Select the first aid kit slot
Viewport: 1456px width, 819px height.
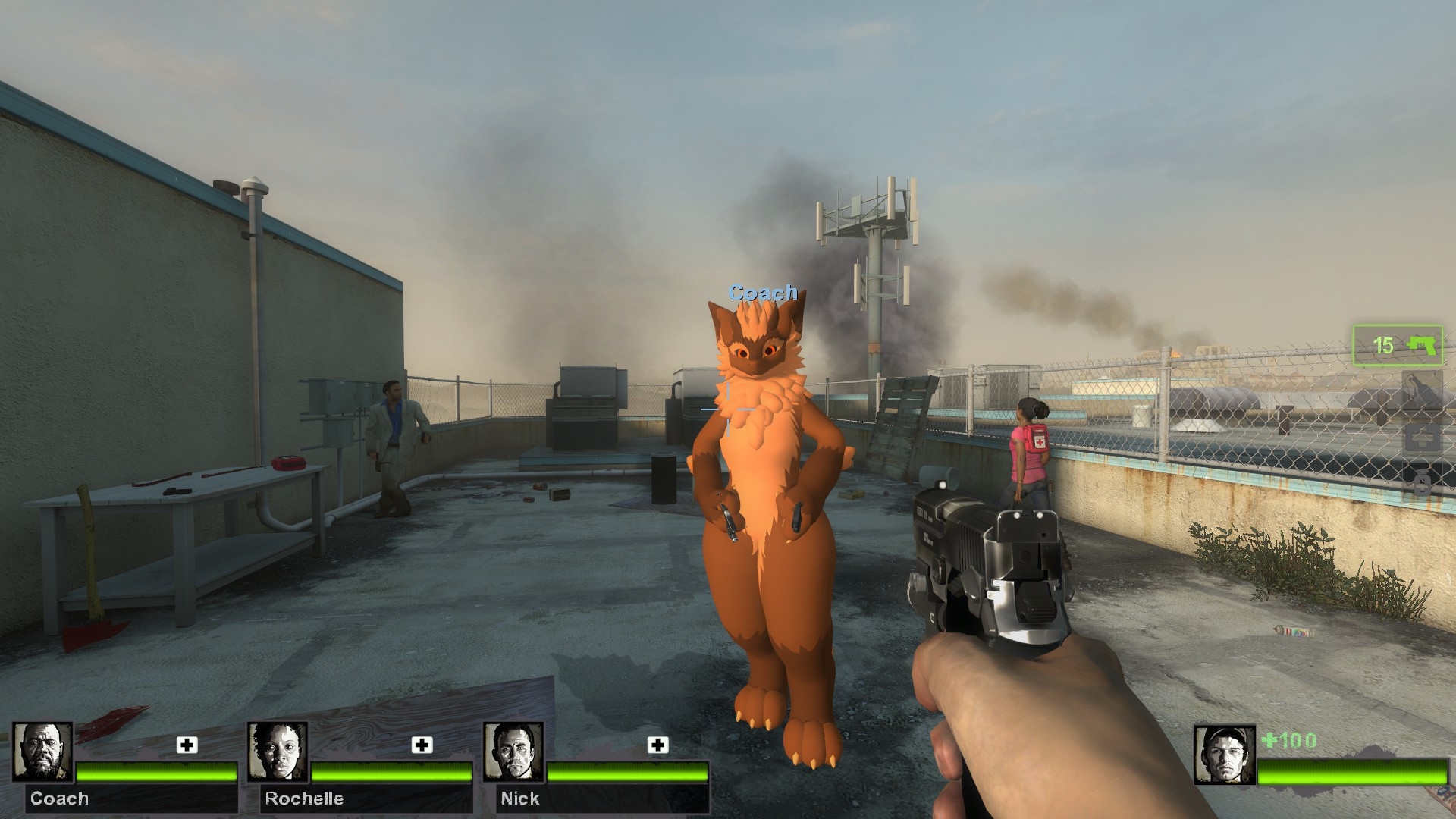tap(1422, 438)
